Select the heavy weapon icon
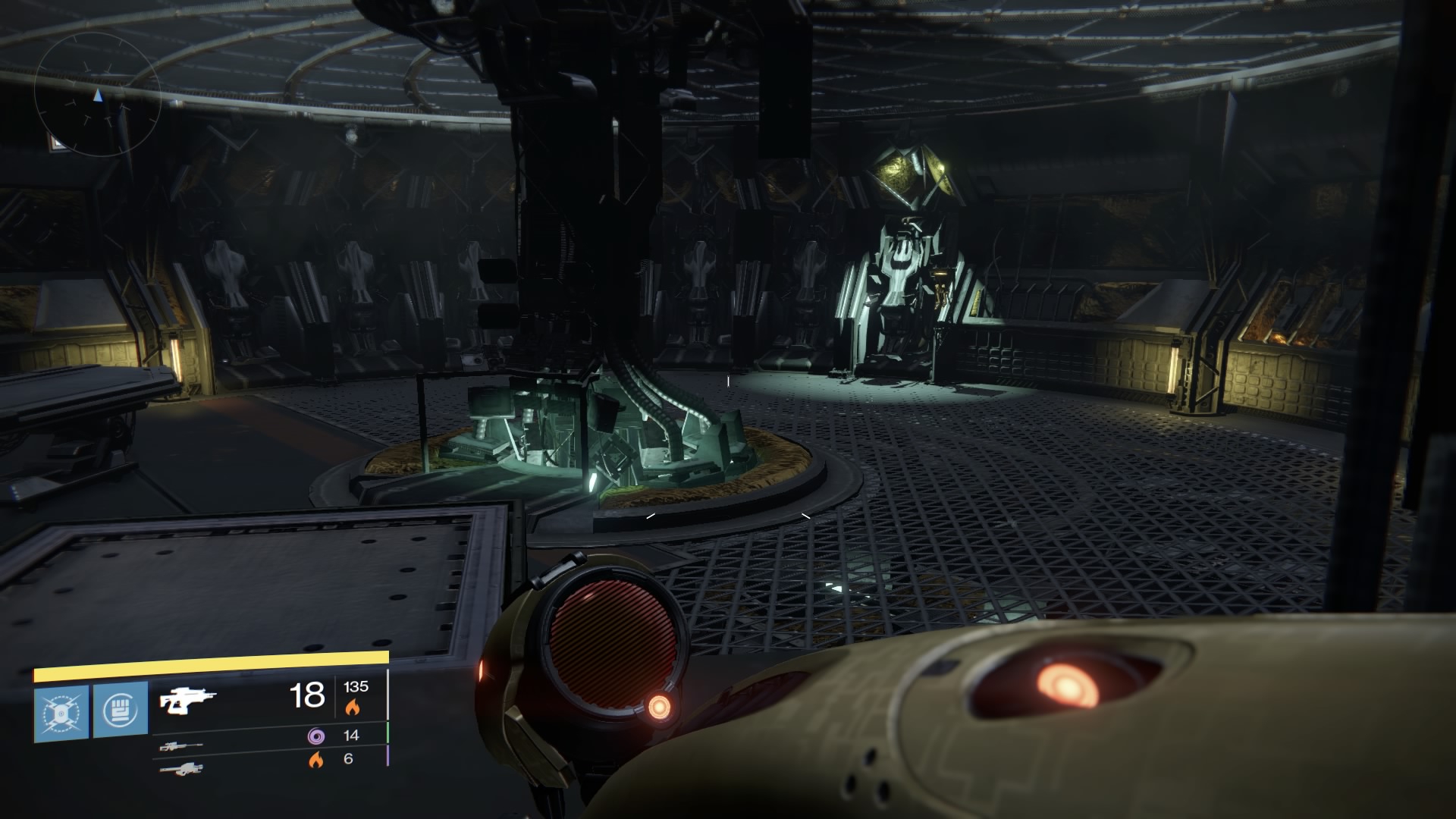This screenshot has width=1456, height=819. coord(180,770)
